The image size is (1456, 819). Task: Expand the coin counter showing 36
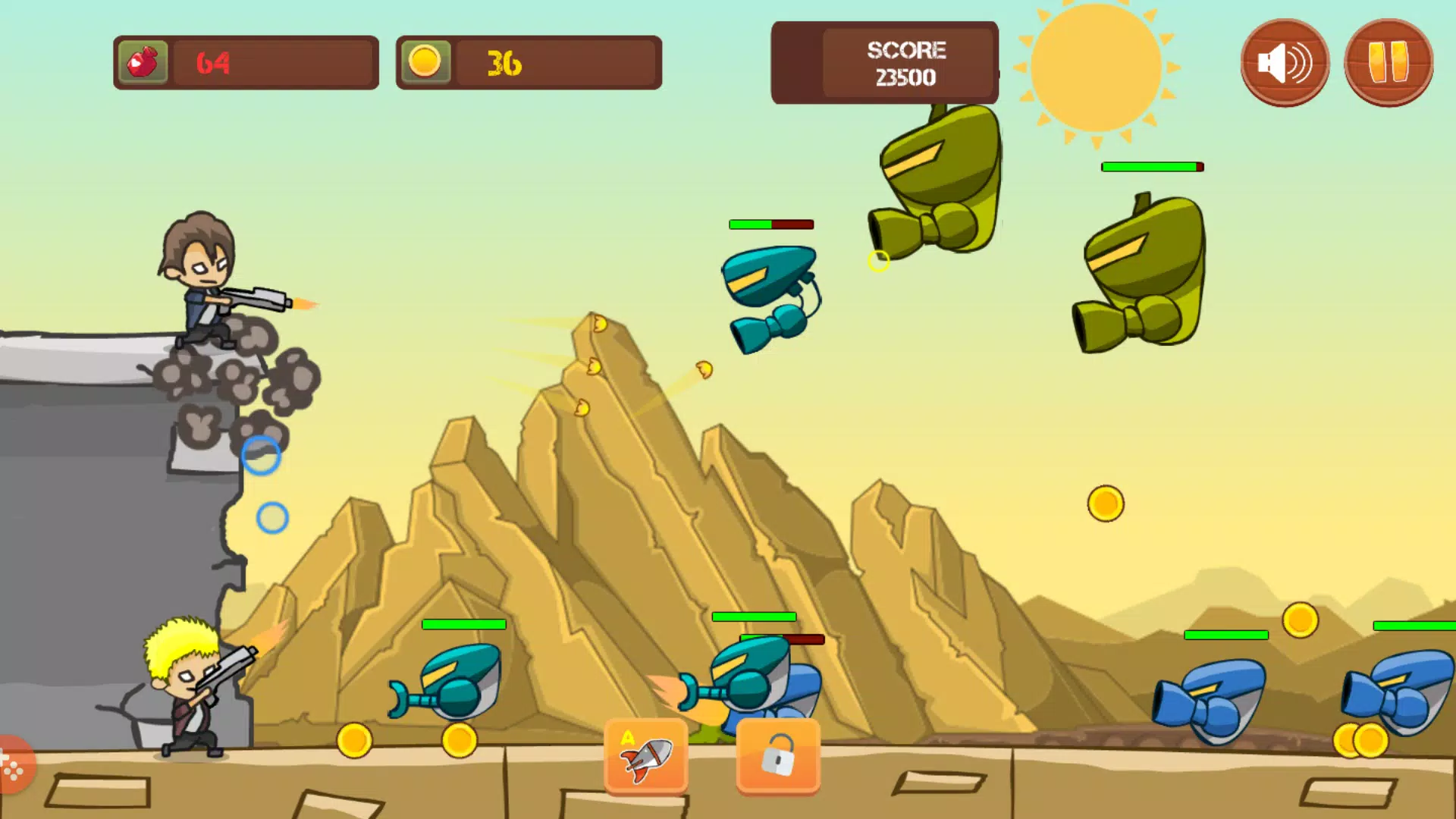(528, 61)
